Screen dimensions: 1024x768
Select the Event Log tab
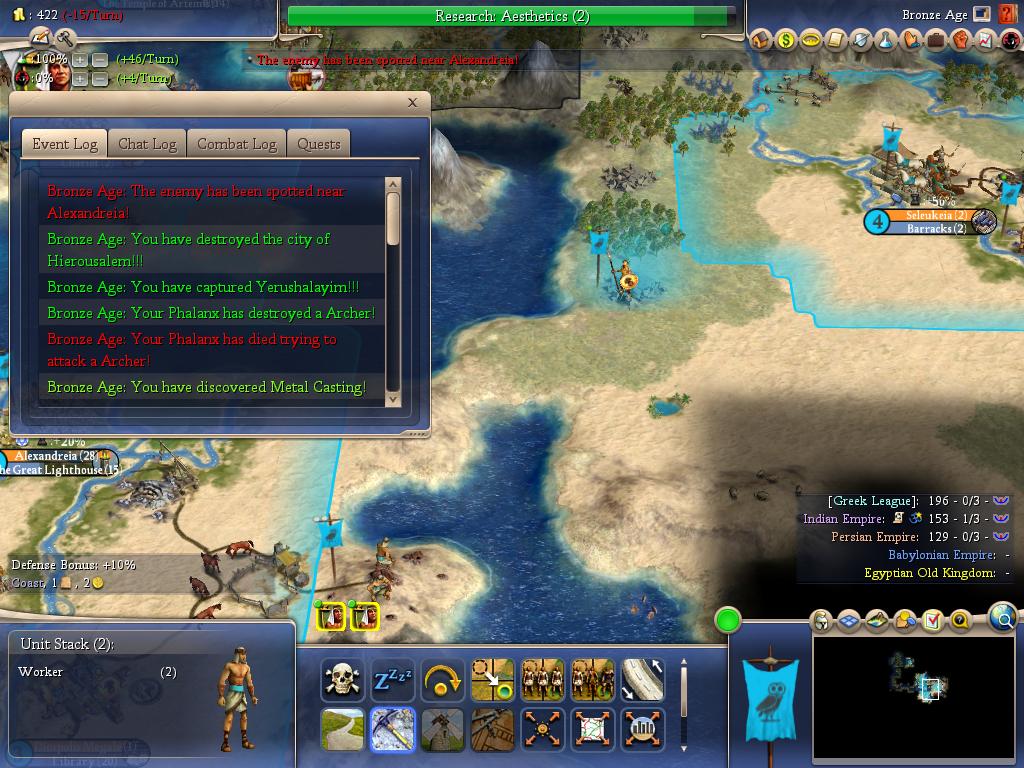65,144
